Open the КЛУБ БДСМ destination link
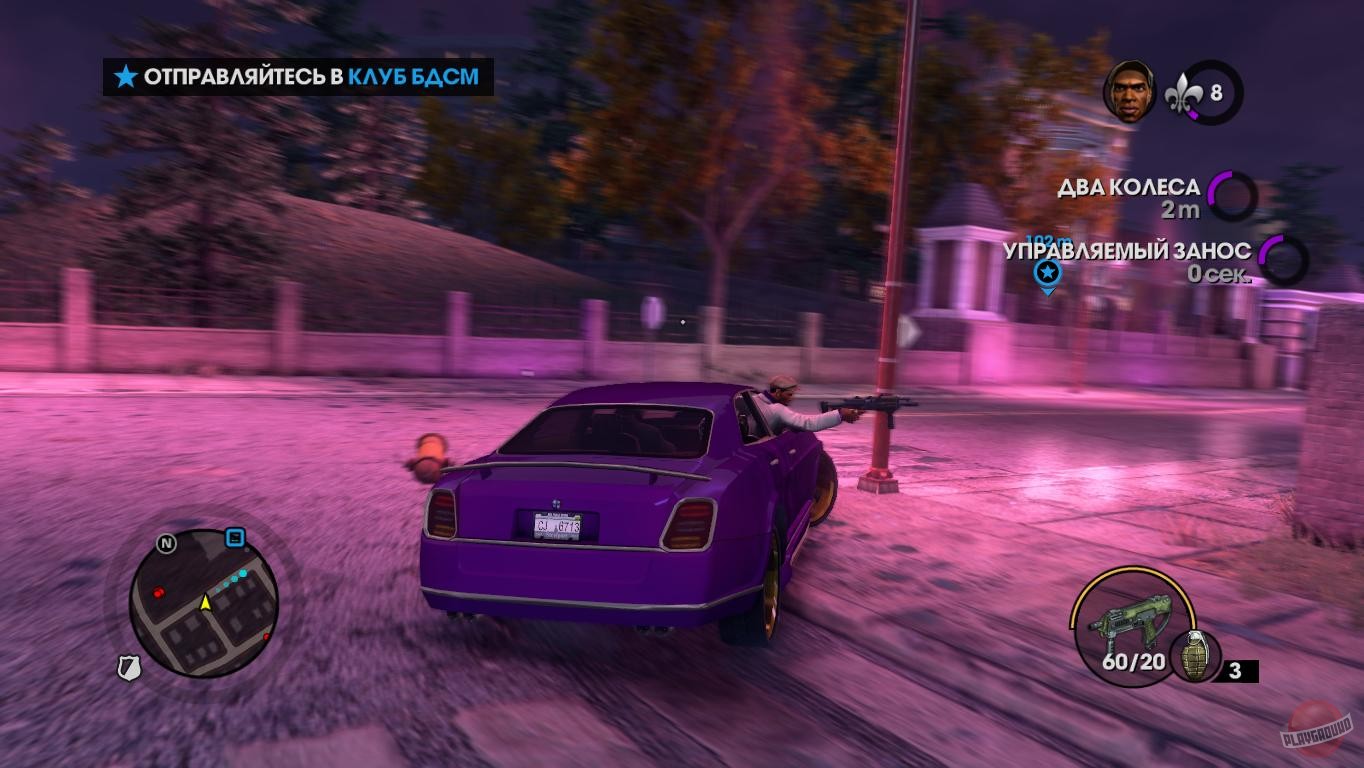Screen dimensions: 1364x768 click(x=413, y=75)
